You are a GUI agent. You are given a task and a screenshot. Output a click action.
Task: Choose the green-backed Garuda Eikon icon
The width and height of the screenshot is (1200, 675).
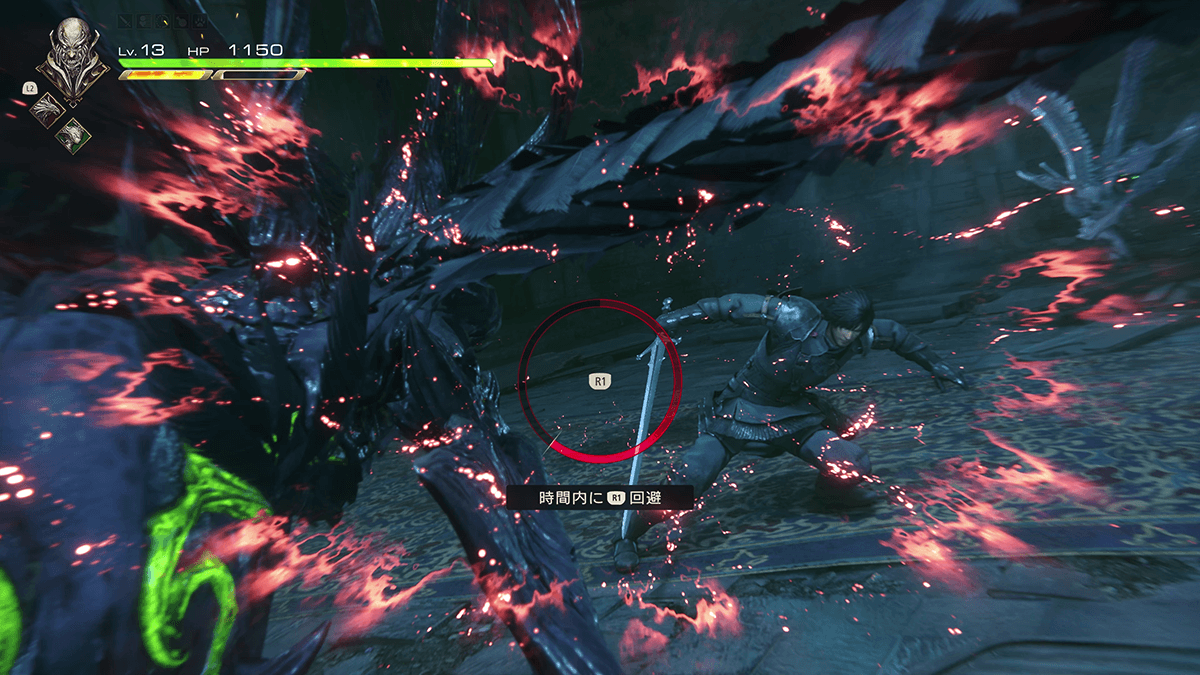click(73, 136)
